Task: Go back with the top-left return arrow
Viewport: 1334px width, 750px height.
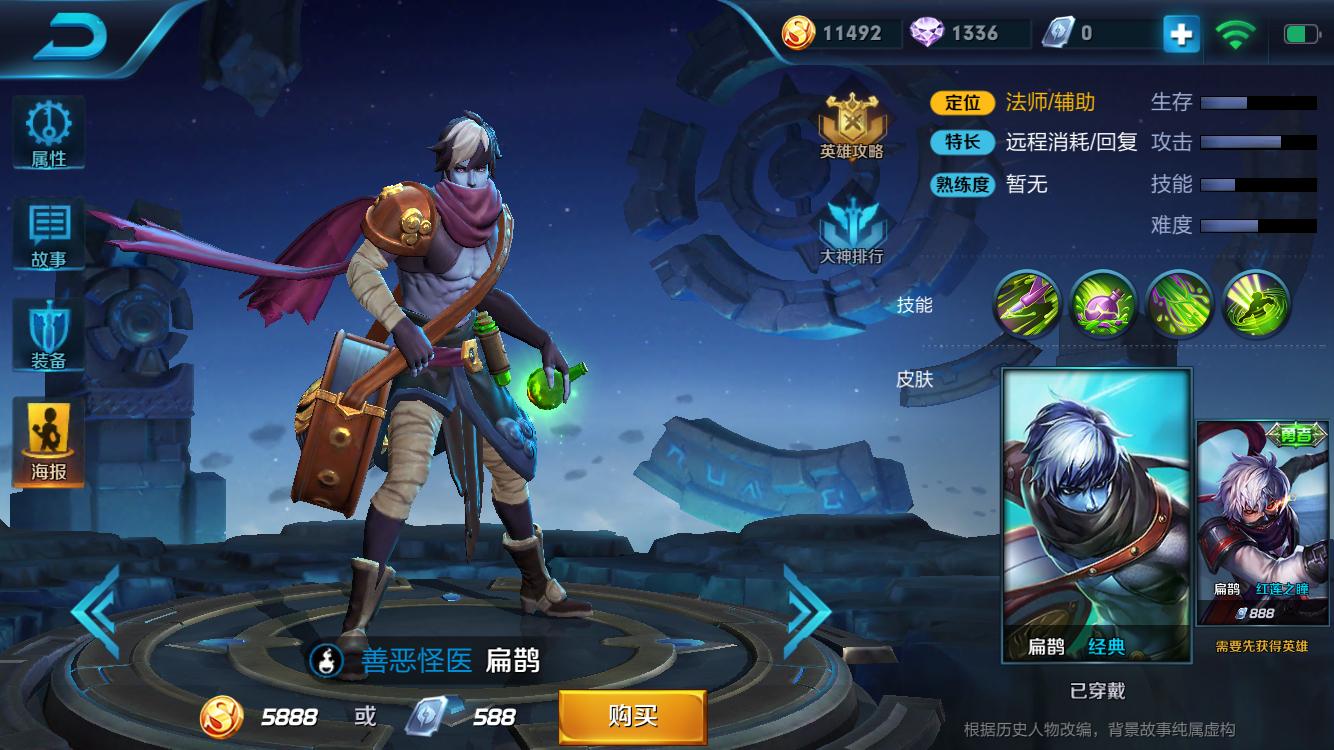Action: [70, 36]
